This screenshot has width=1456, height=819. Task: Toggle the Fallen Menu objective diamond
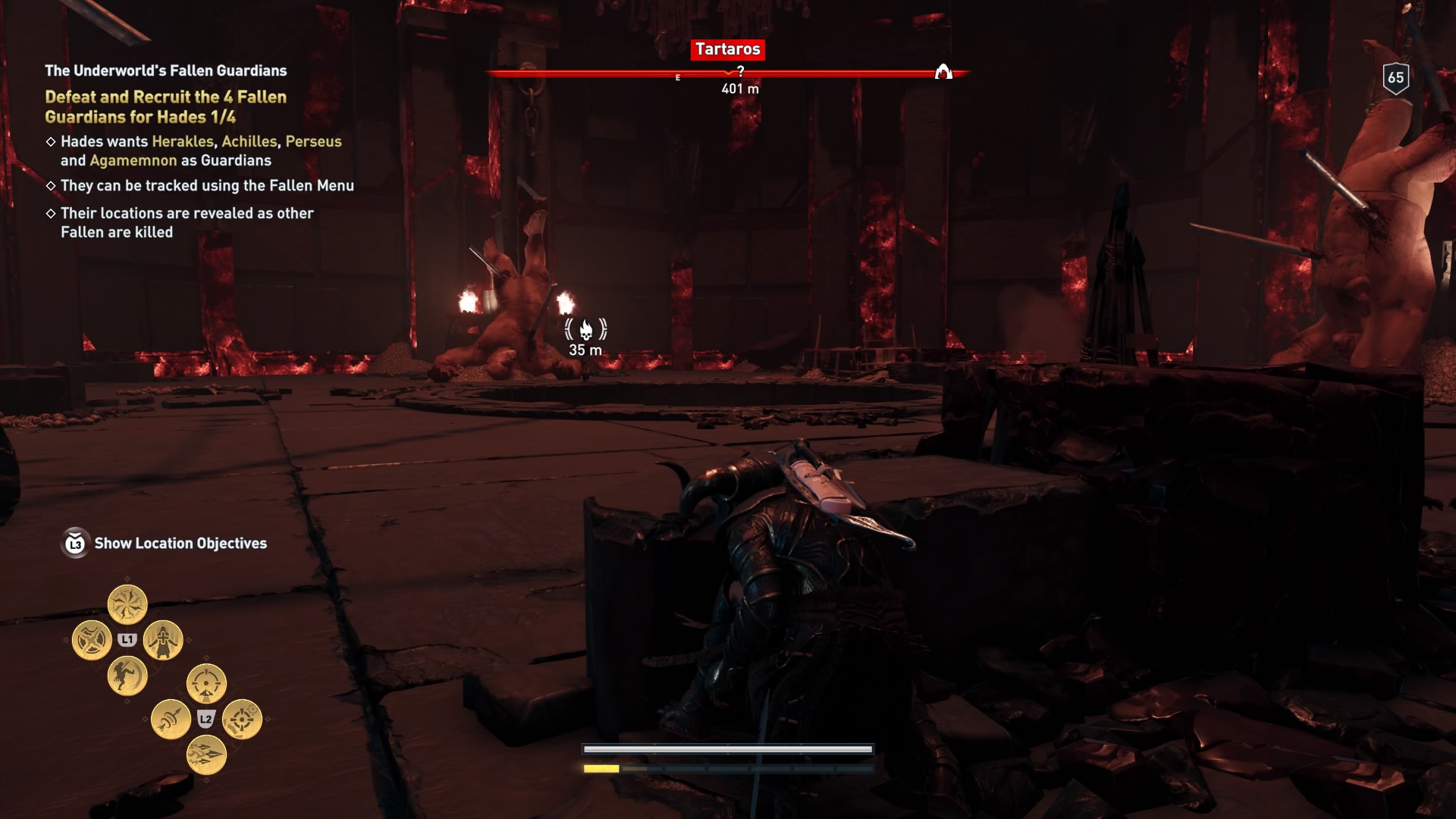(x=52, y=184)
